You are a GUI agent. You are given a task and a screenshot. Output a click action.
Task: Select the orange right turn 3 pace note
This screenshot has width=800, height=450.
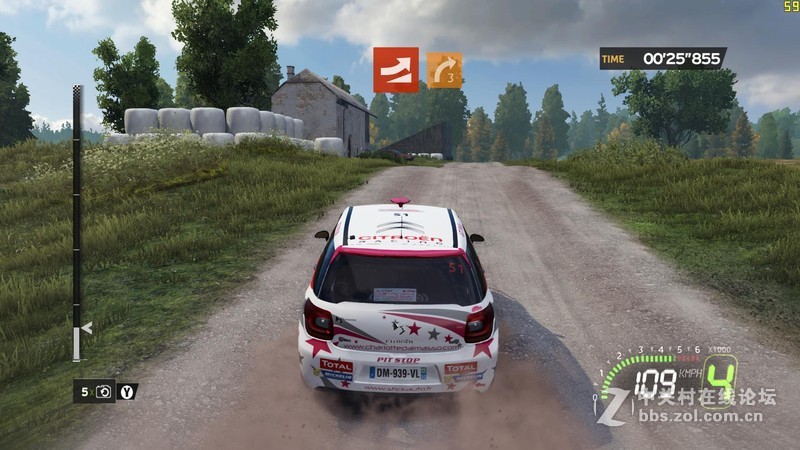(x=444, y=70)
